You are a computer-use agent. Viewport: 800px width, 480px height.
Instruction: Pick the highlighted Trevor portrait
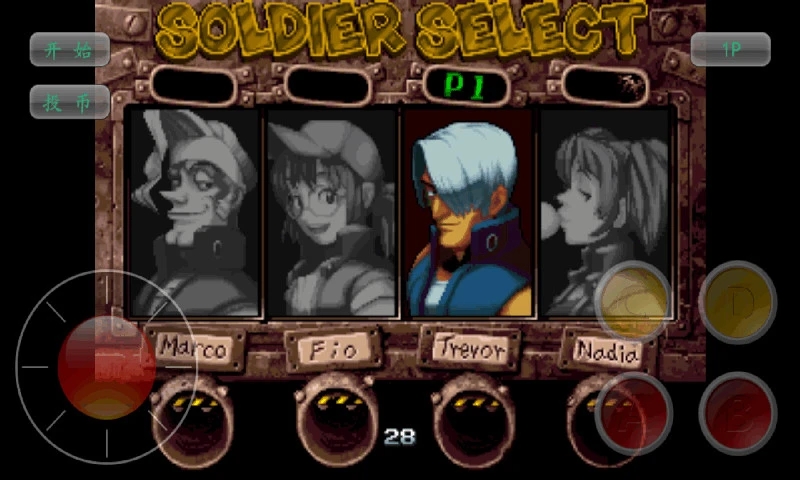click(467, 212)
